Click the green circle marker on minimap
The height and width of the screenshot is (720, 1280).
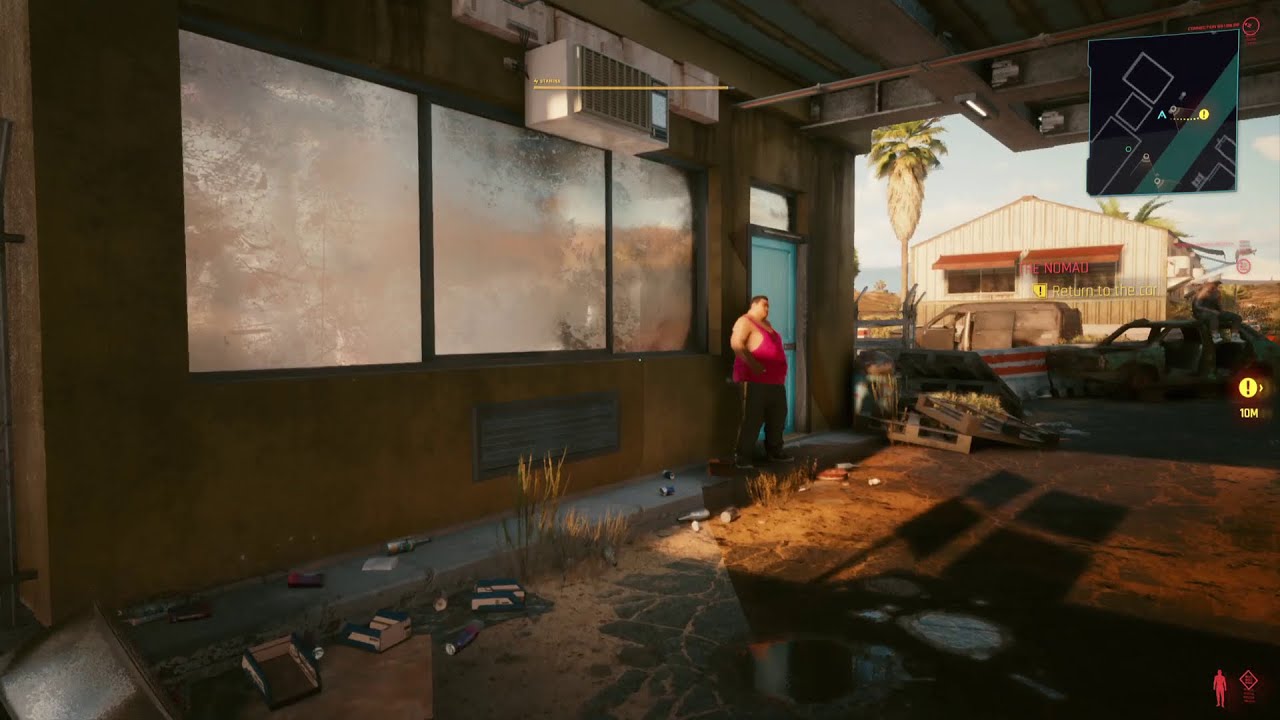coord(1128,149)
